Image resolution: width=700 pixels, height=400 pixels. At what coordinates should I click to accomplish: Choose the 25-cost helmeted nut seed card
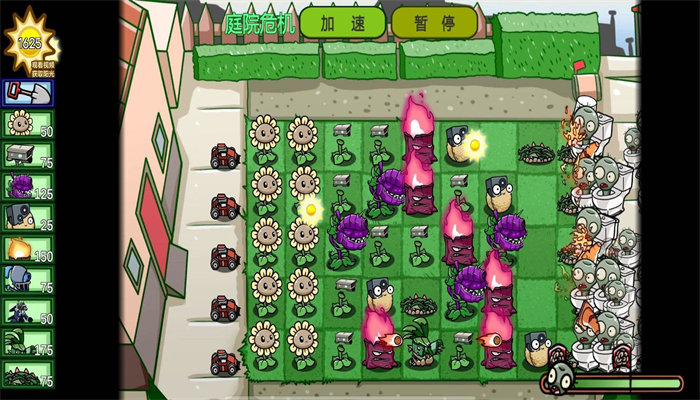(27, 217)
